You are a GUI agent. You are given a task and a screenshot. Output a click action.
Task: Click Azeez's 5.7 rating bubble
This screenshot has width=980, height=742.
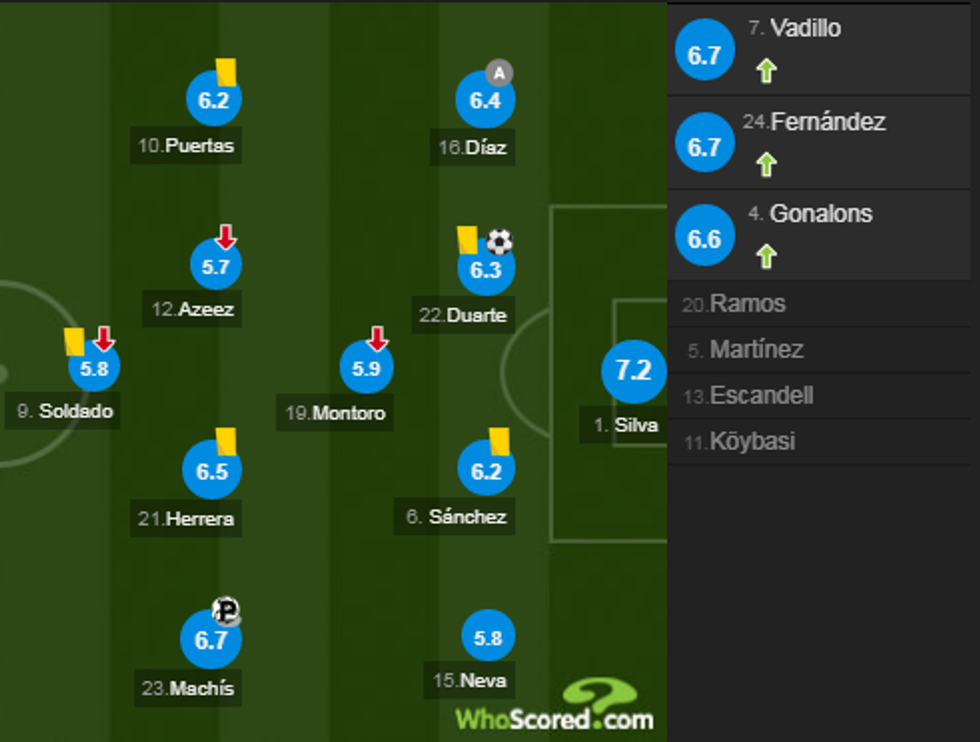pyautogui.click(x=216, y=267)
